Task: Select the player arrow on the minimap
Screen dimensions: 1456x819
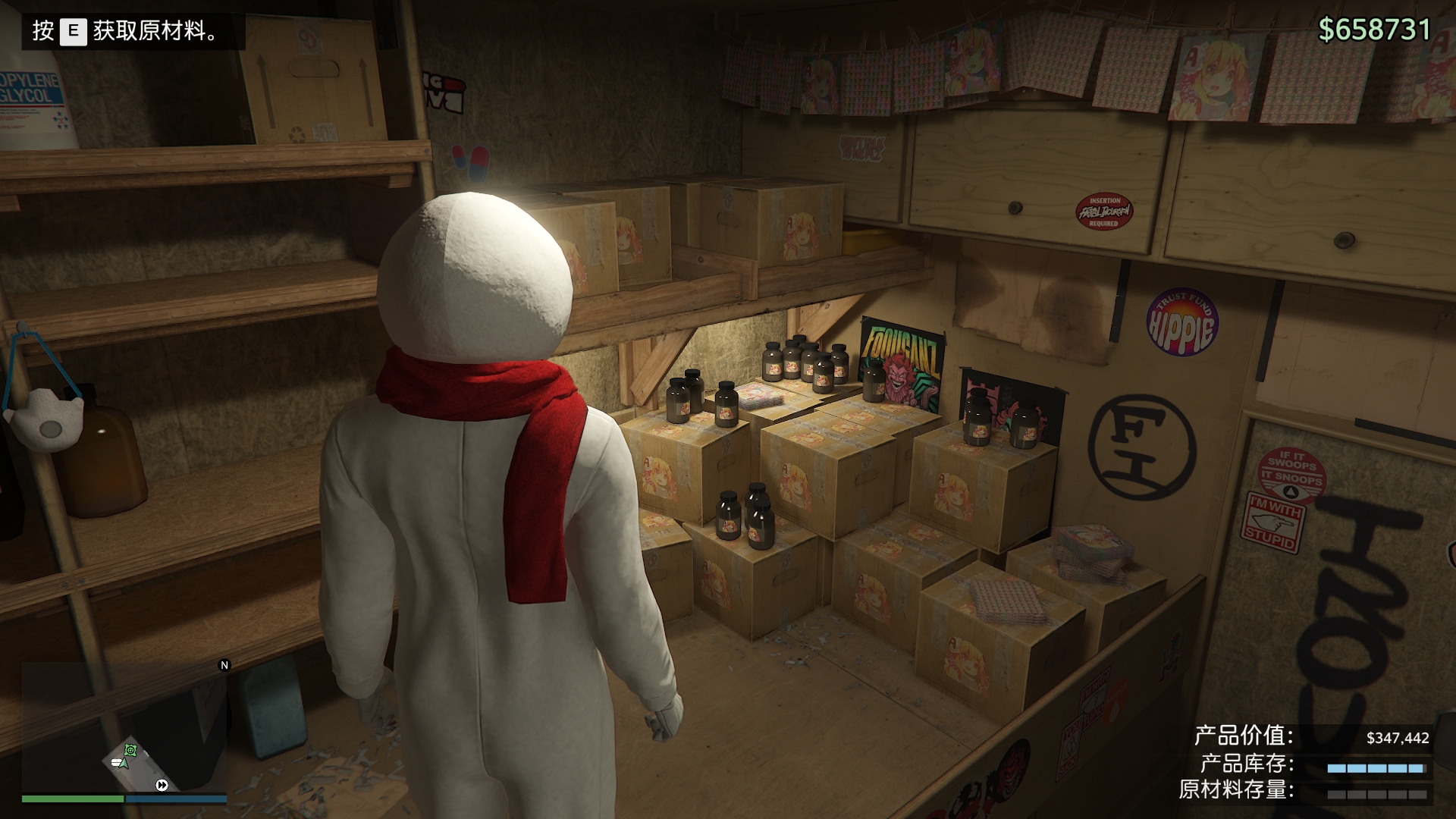Action: [x=124, y=762]
